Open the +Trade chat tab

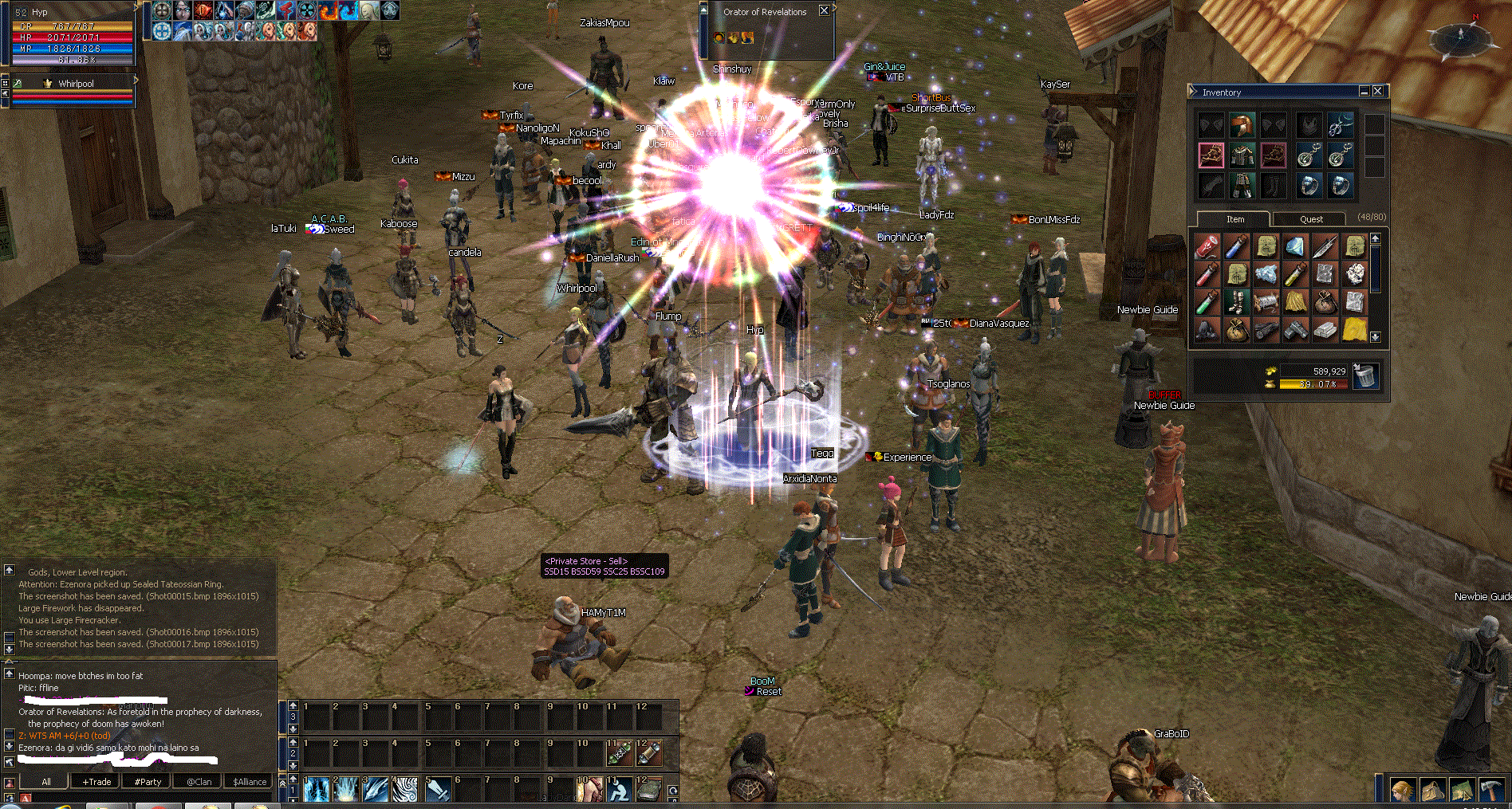coord(96,782)
